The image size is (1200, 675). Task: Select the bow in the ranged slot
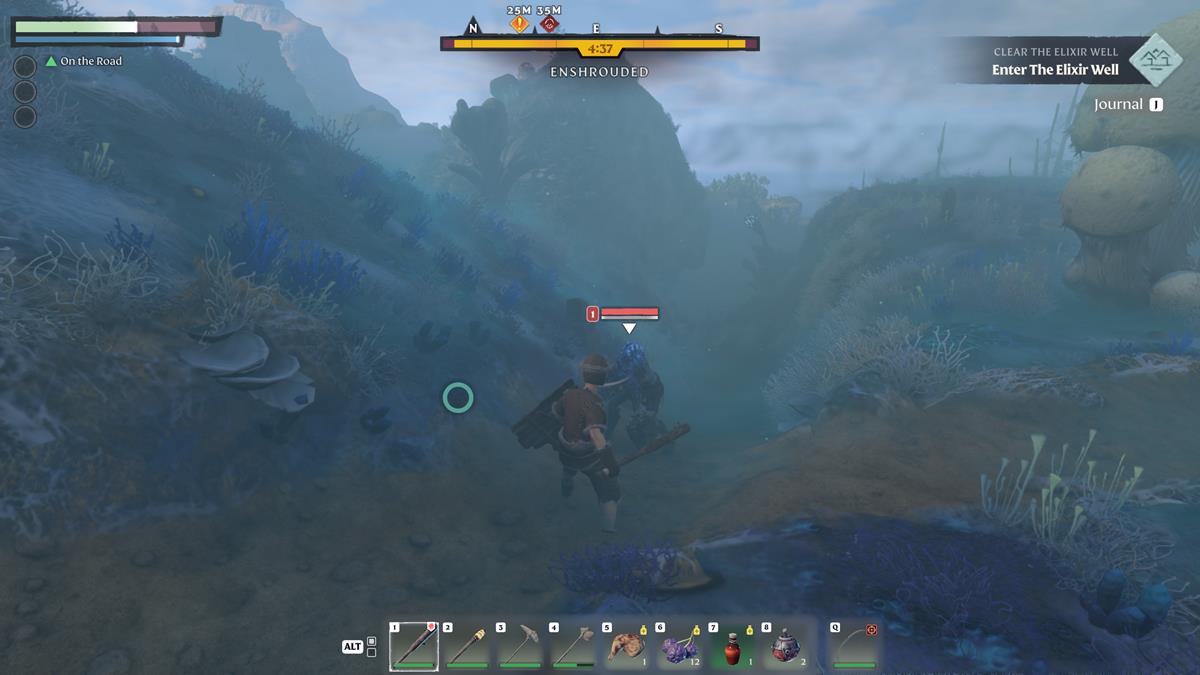(x=855, y=647)
